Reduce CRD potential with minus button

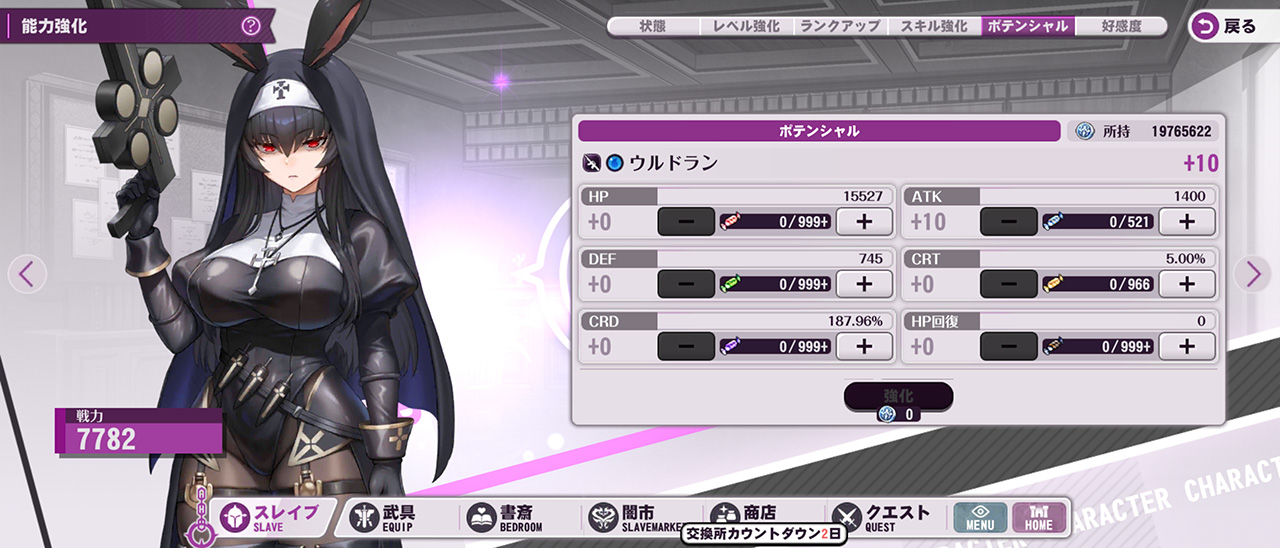(686, 347)
